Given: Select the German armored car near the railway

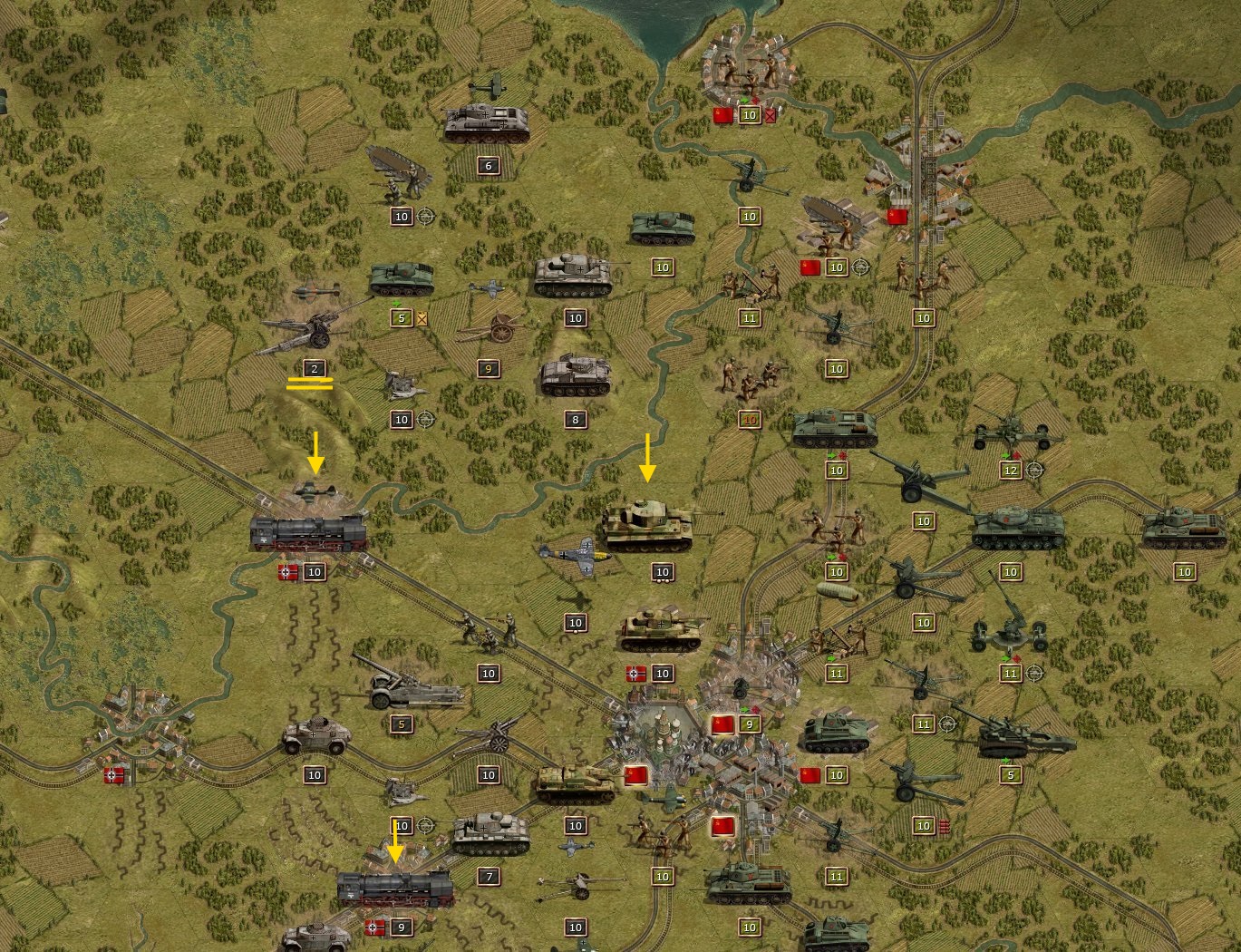Looking at the screenshot, I should click(317, 736).
